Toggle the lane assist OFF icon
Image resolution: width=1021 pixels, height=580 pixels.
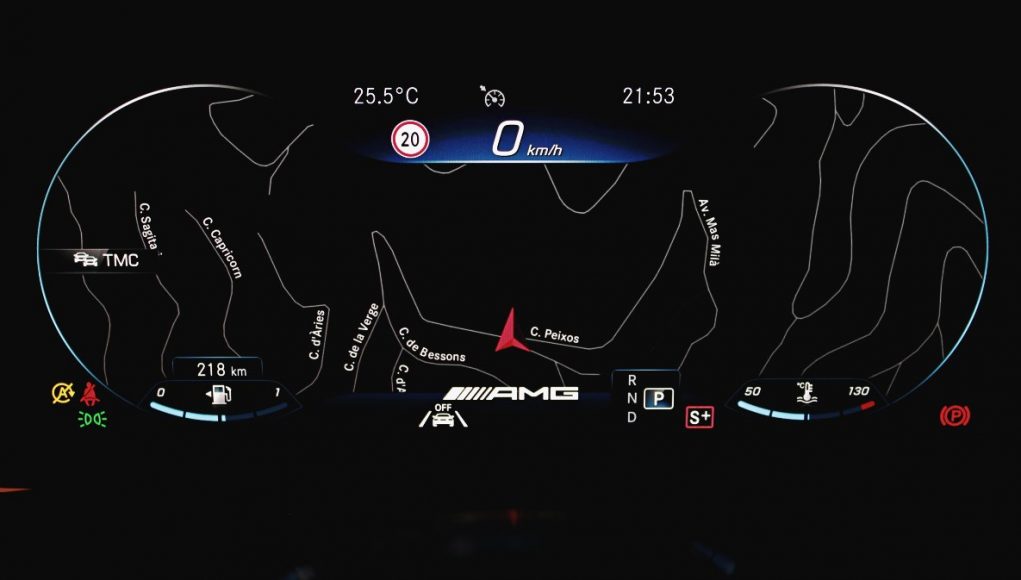(443, 415)
